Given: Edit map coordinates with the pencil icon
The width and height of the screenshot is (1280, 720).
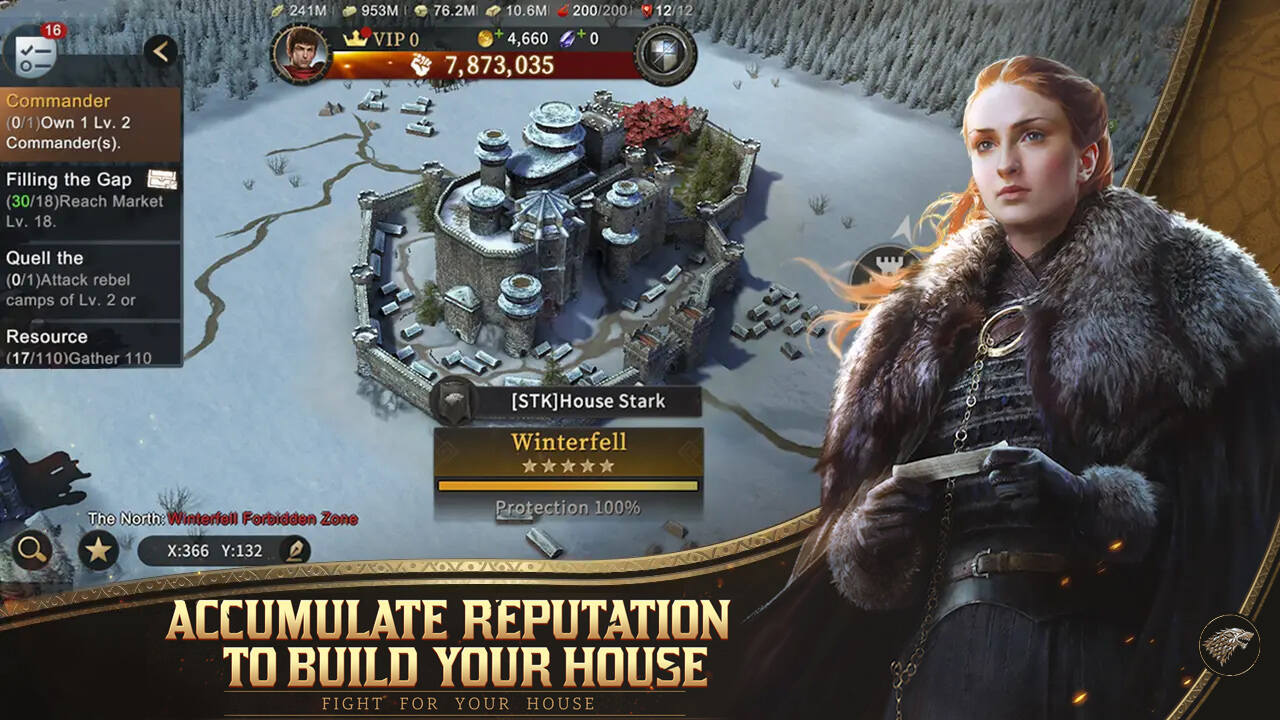Looking at the screenshot, I should (295, 550).
